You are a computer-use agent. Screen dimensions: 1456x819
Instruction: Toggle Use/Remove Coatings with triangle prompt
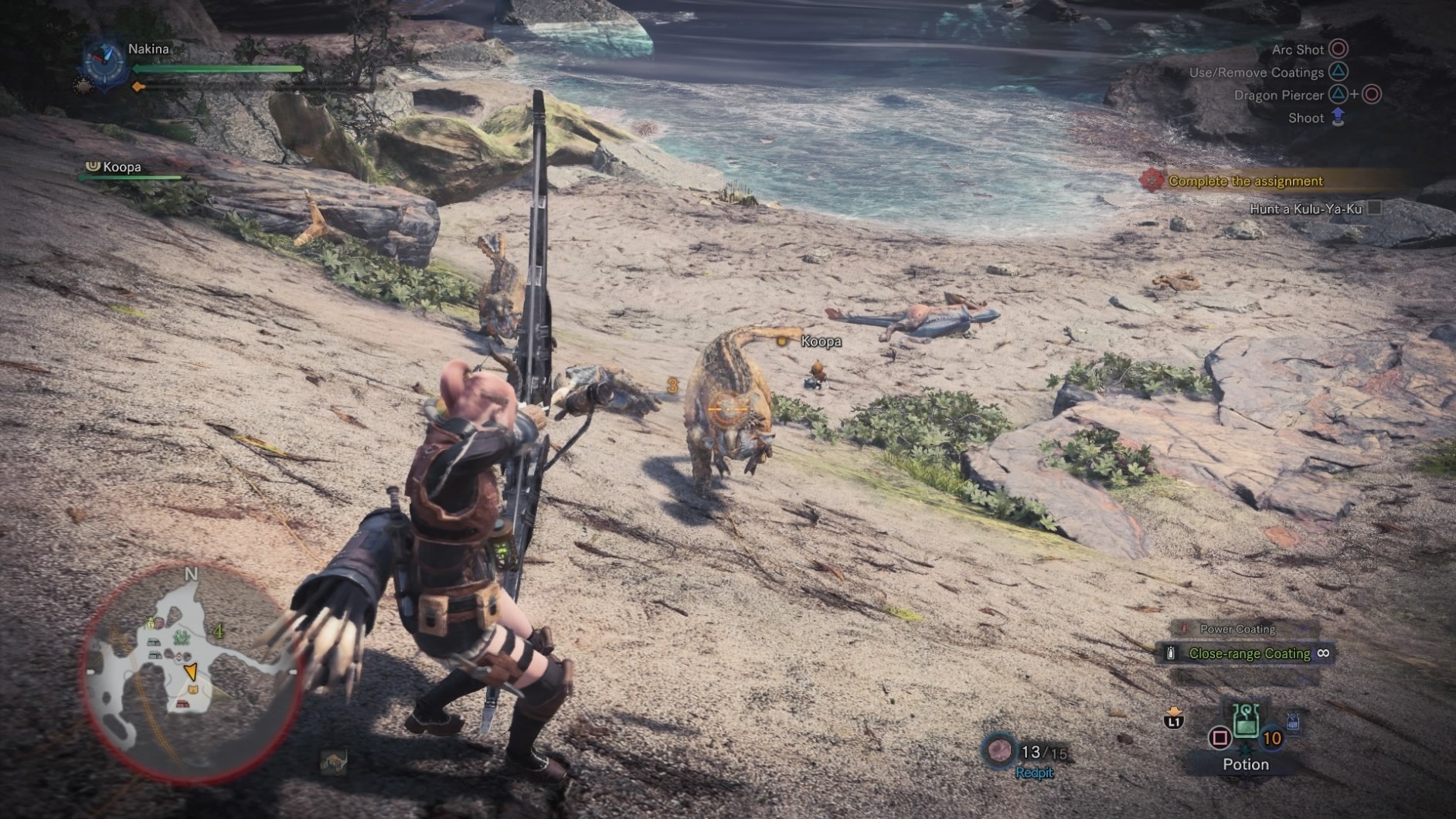[x=1339, y=72]
